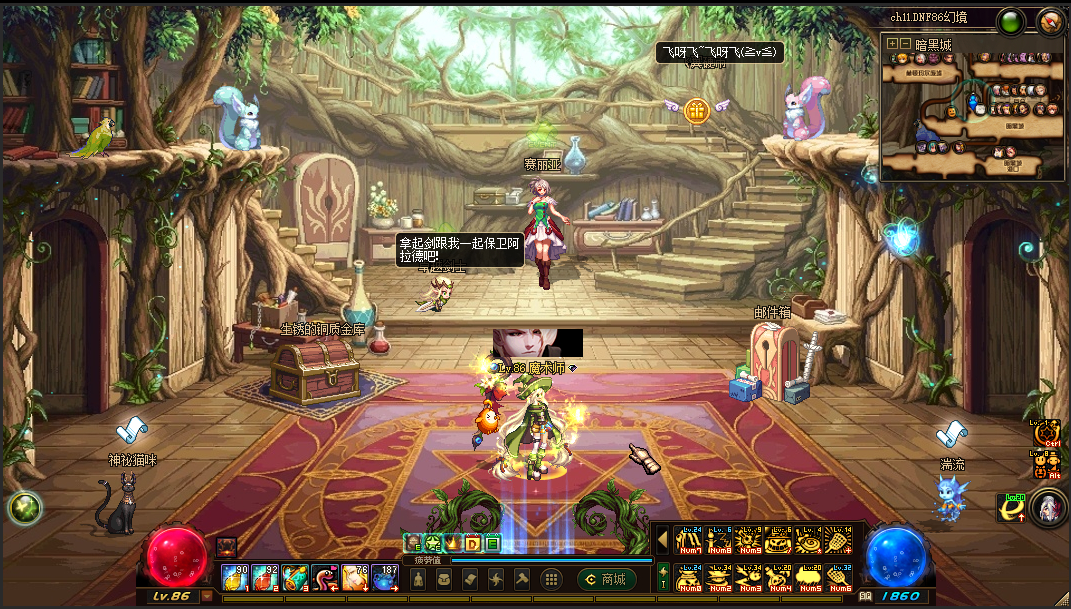
Task: Use the blue cauldron item with 187 count
Action: point(385,578)
